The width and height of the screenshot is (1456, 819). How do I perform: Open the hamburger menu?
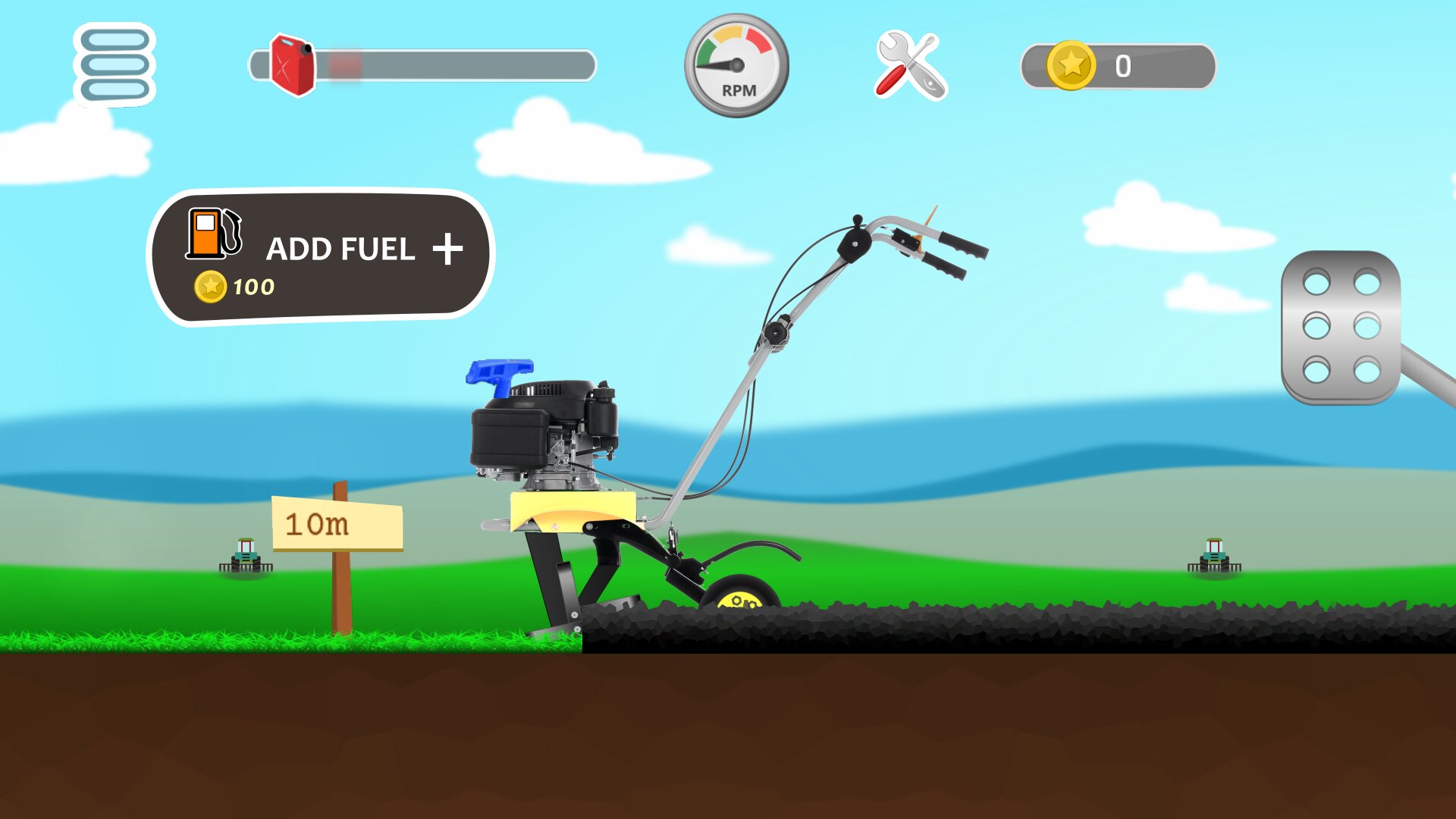click(x=115, y=65)
